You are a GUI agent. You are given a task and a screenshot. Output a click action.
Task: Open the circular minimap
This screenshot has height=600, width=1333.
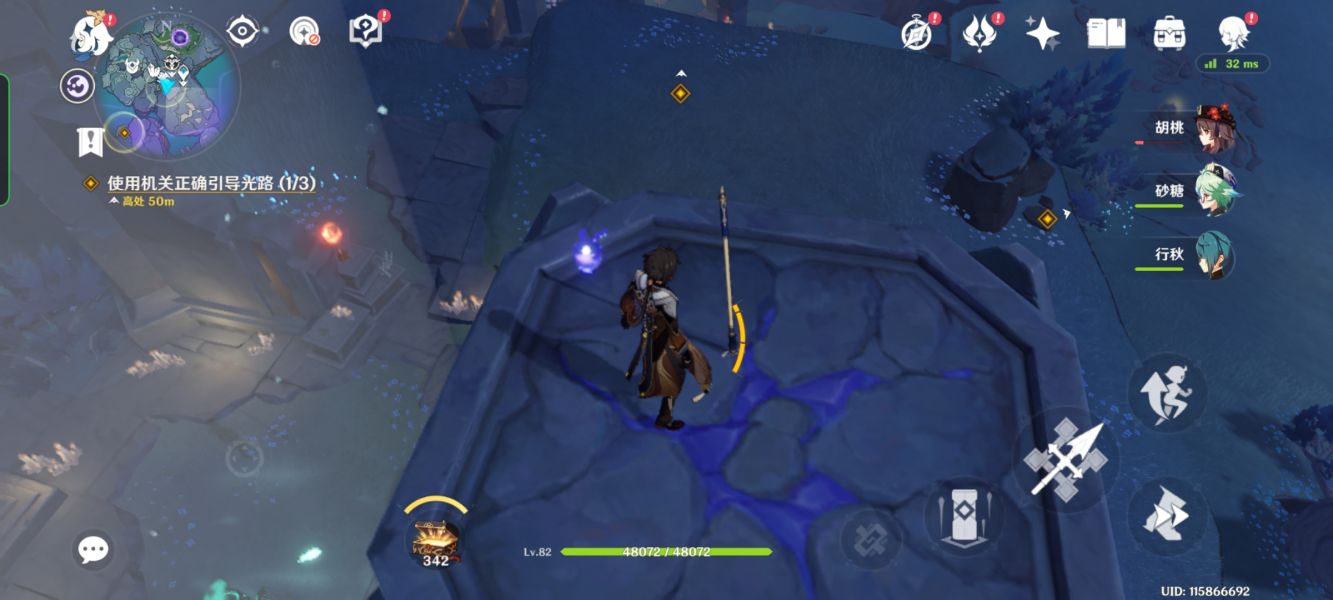tap(167, 85)
